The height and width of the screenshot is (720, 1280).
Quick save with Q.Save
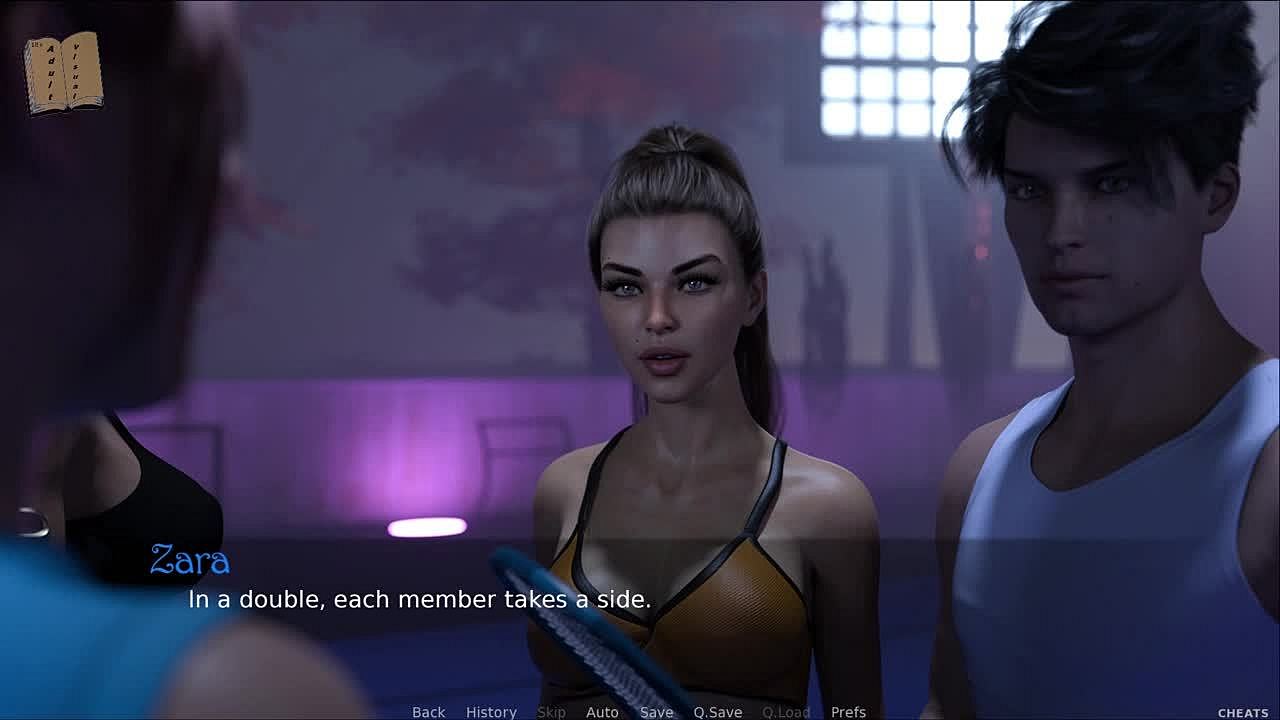[x=717, y=712]
